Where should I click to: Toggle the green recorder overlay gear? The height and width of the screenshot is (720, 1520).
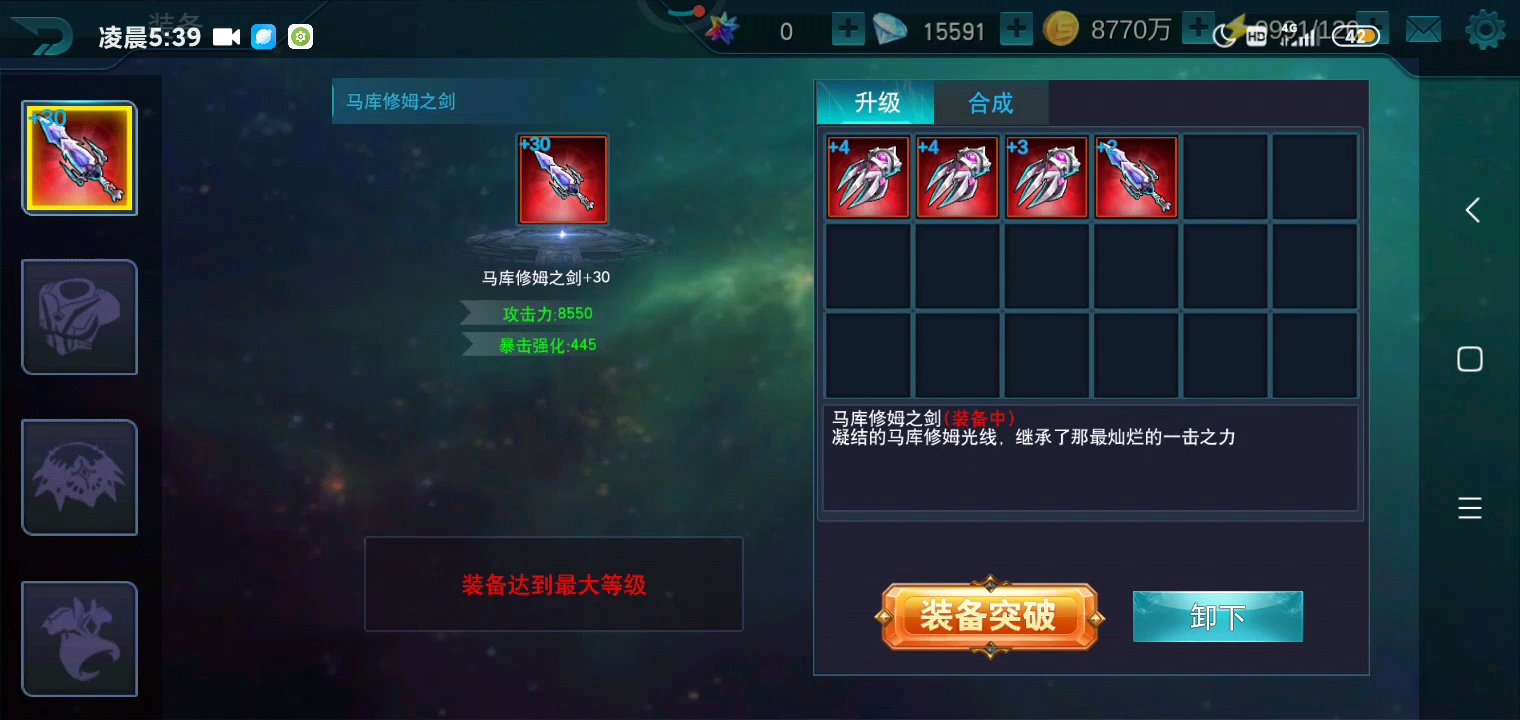tap(299, 36)
